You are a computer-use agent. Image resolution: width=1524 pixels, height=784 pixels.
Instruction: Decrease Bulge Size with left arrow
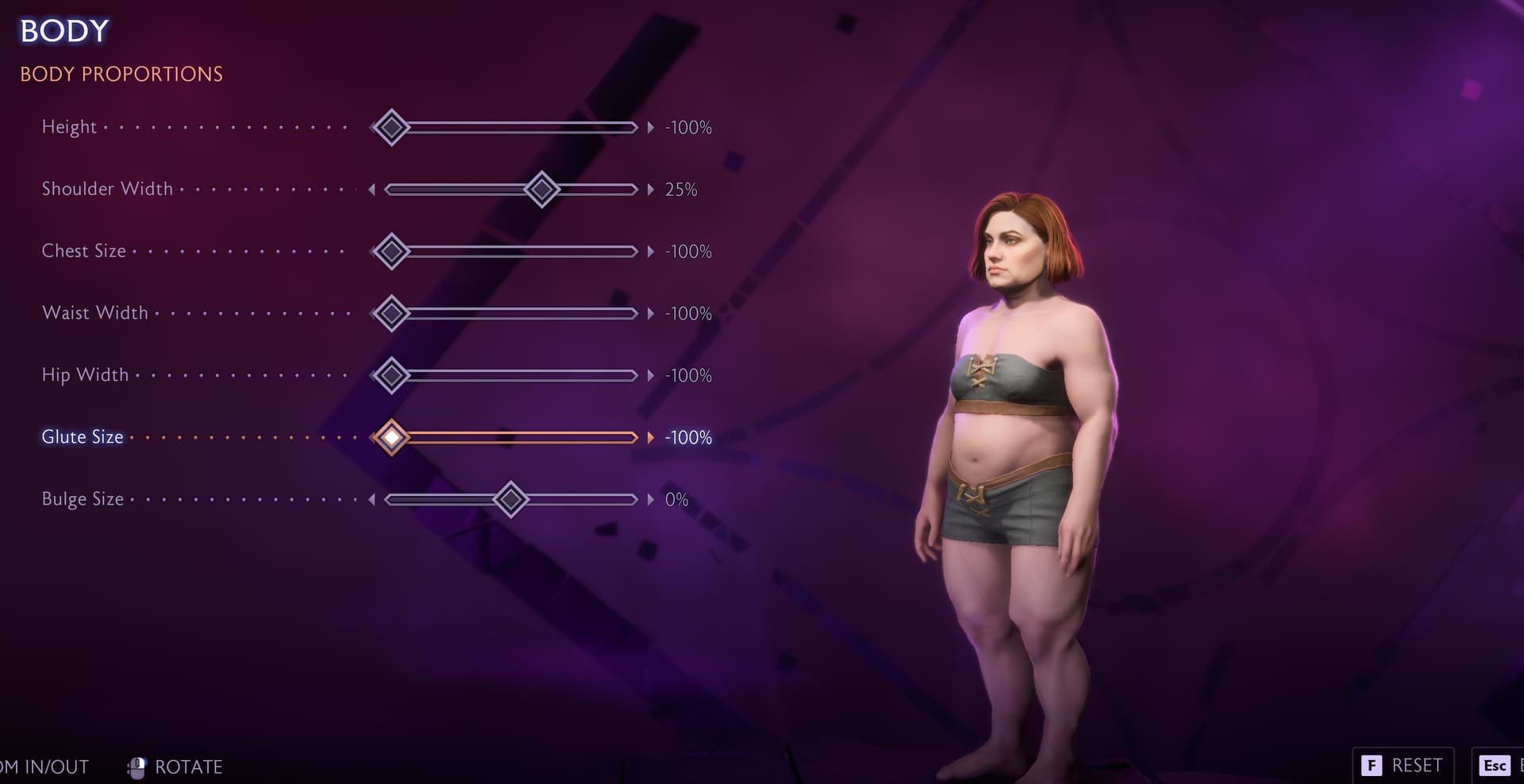tap(371, 499)
